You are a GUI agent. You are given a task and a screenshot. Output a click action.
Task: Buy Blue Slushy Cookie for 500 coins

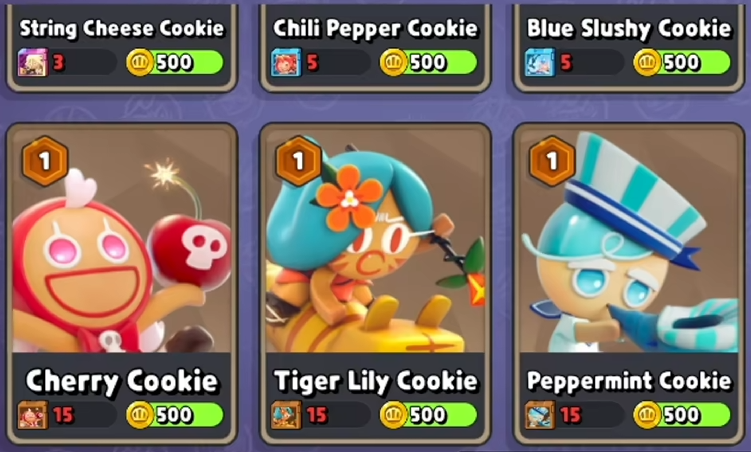(x=682, y=62)
